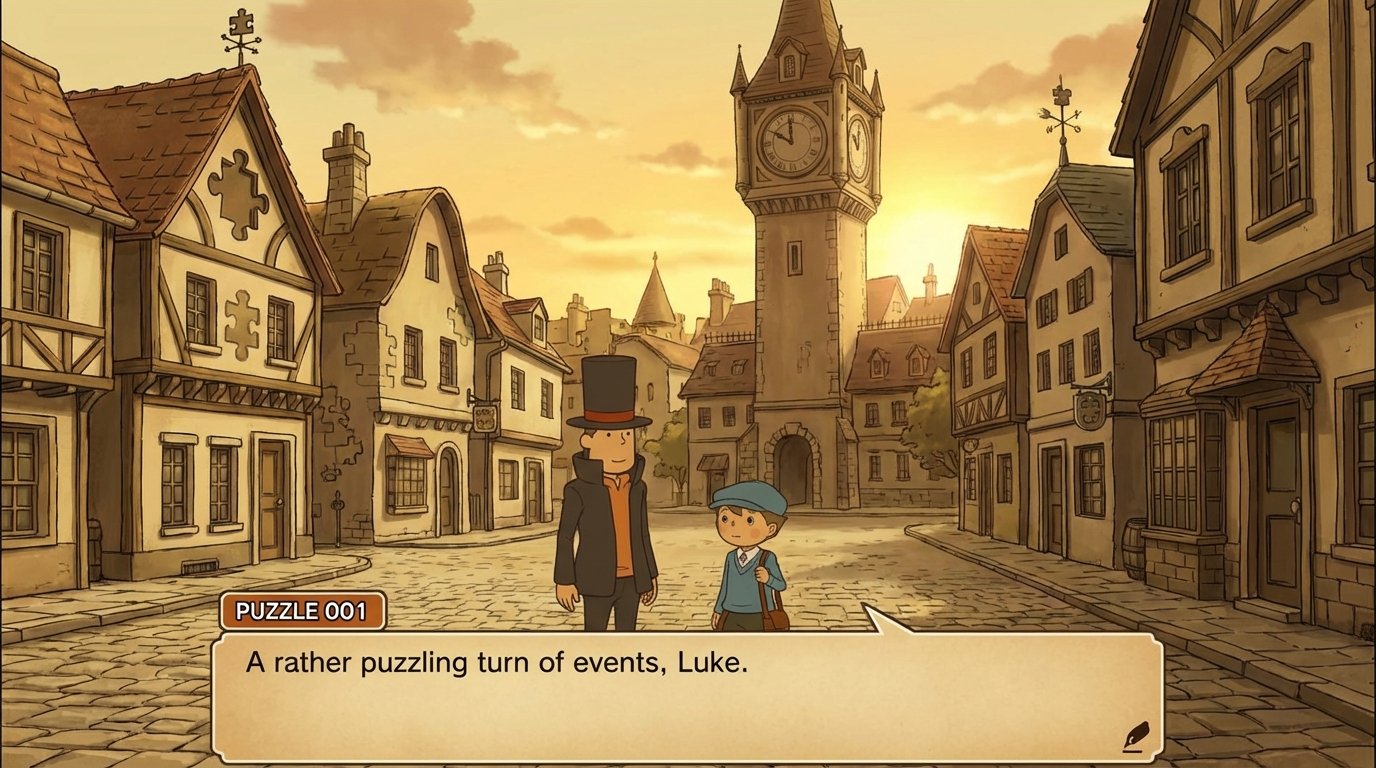Click the dark doorway on the far right

coord(1281,518)
